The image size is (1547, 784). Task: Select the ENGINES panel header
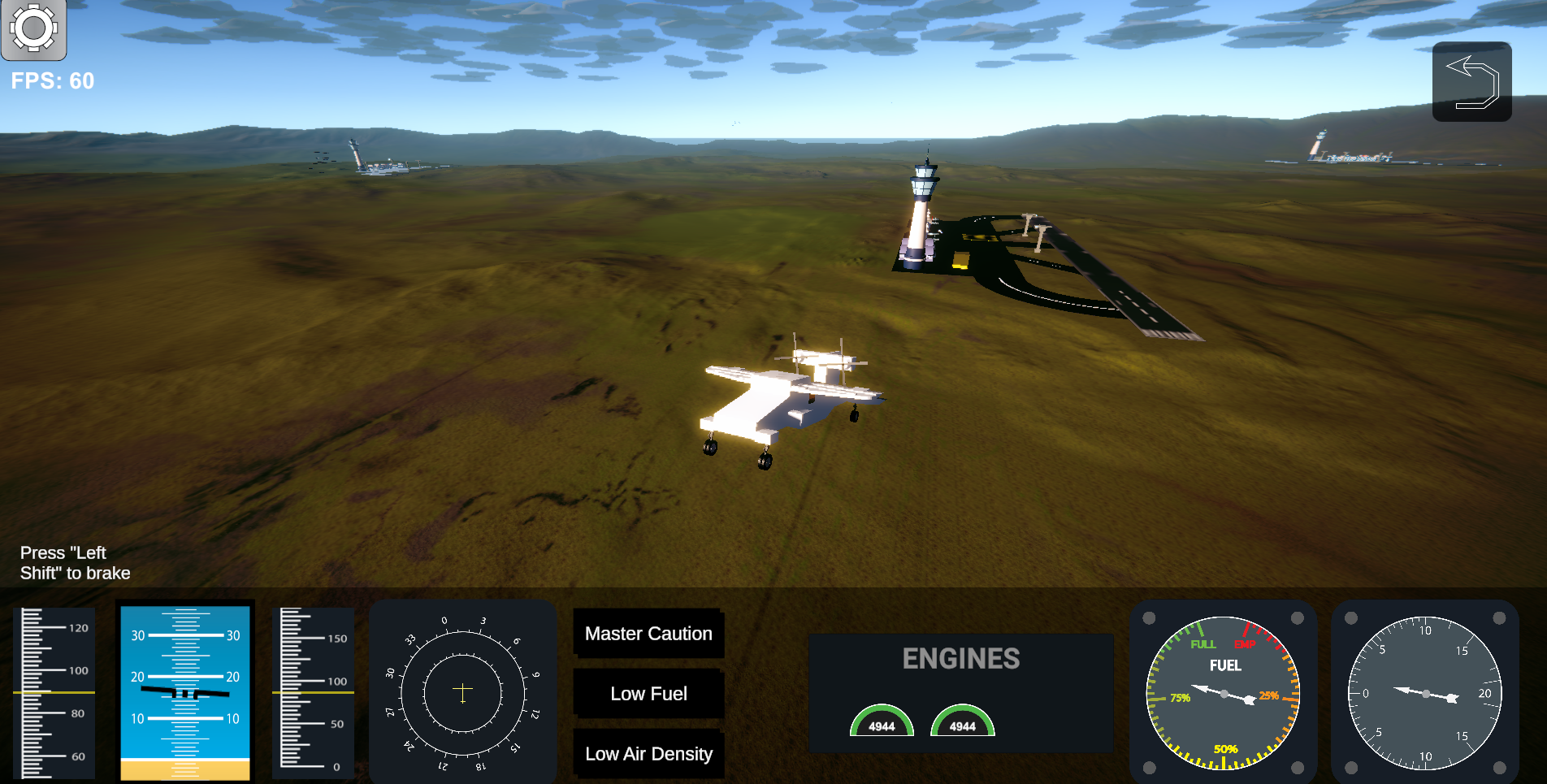click(962, 659)
